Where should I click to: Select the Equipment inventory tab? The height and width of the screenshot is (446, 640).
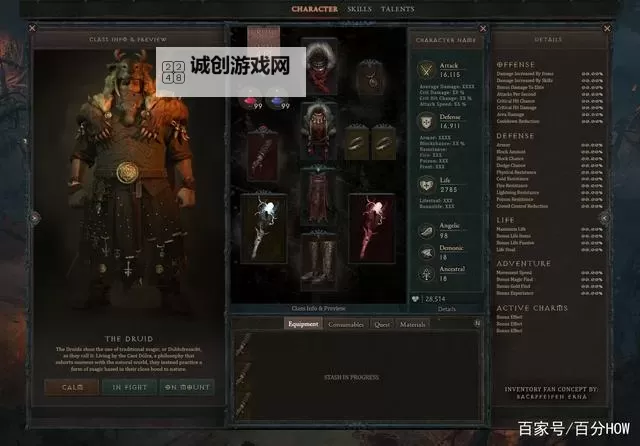(x=303, y=324)
